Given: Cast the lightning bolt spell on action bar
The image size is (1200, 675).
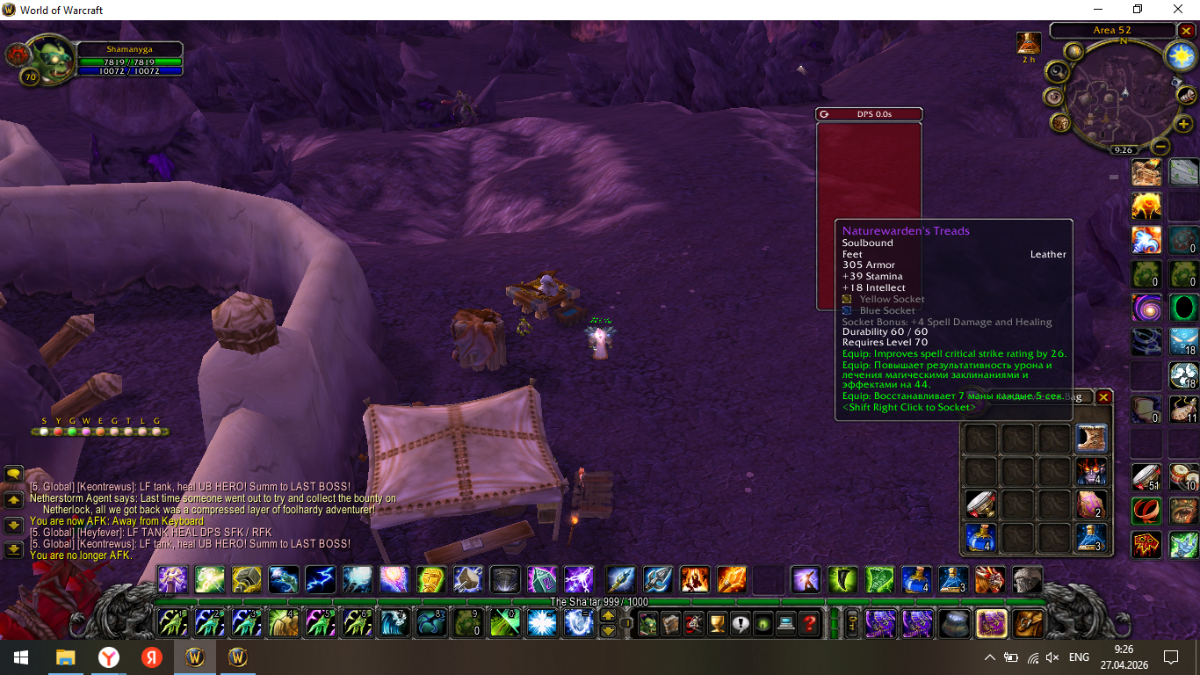Looking at the screenshot, I should [x=320, y=579].
